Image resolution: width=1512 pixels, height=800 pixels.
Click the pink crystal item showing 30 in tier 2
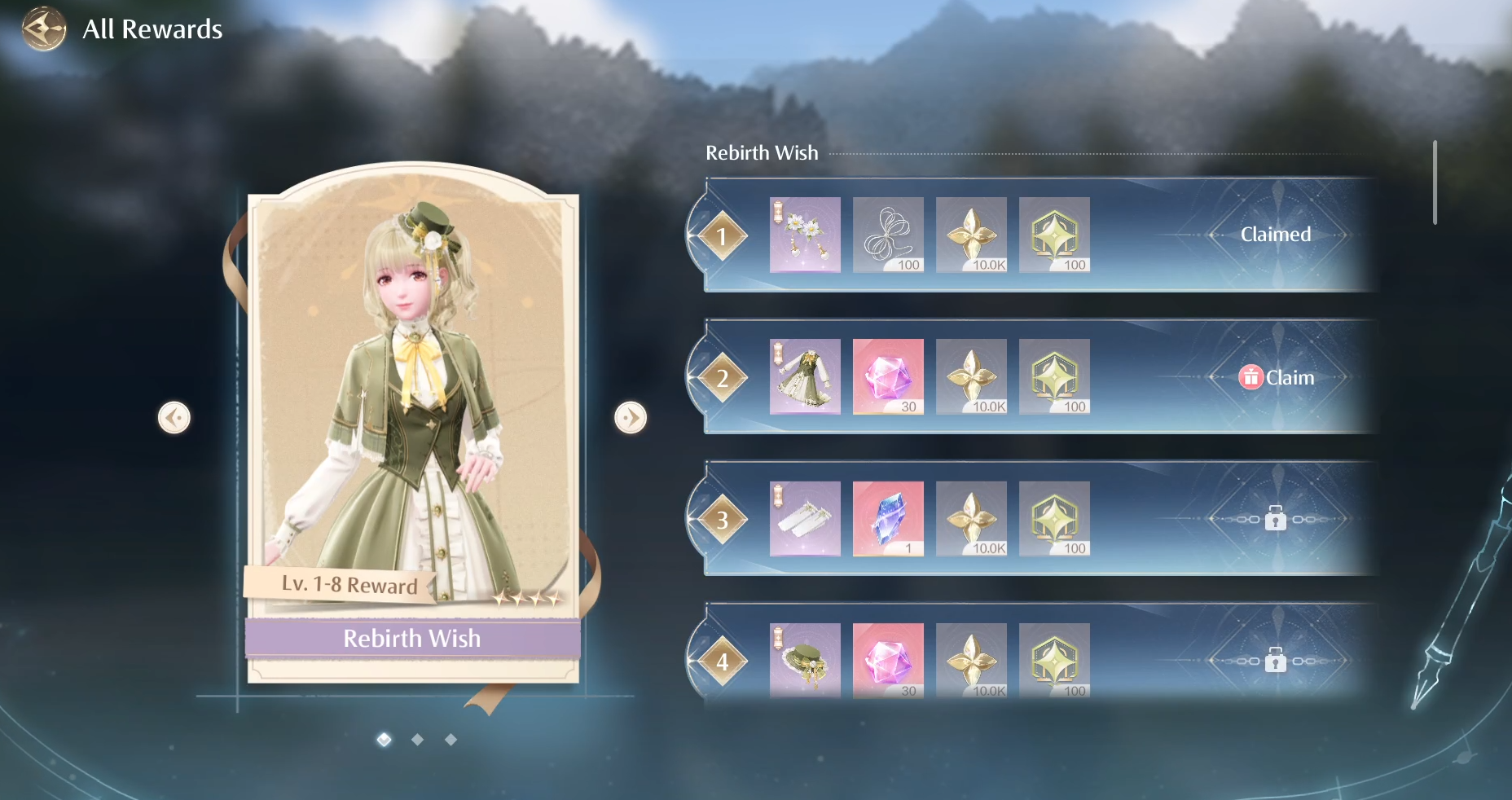coord(888,376)
